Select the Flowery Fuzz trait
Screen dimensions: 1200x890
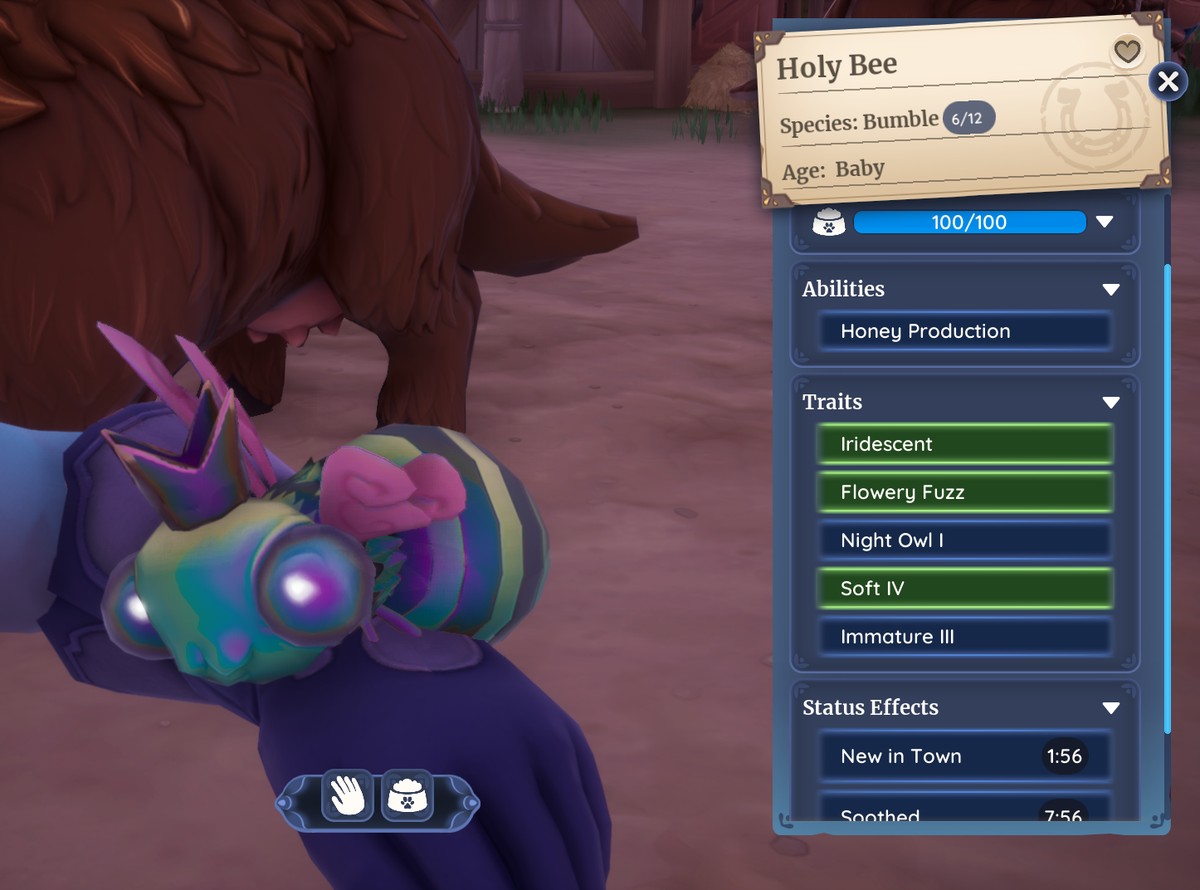(x=965, y=492)
